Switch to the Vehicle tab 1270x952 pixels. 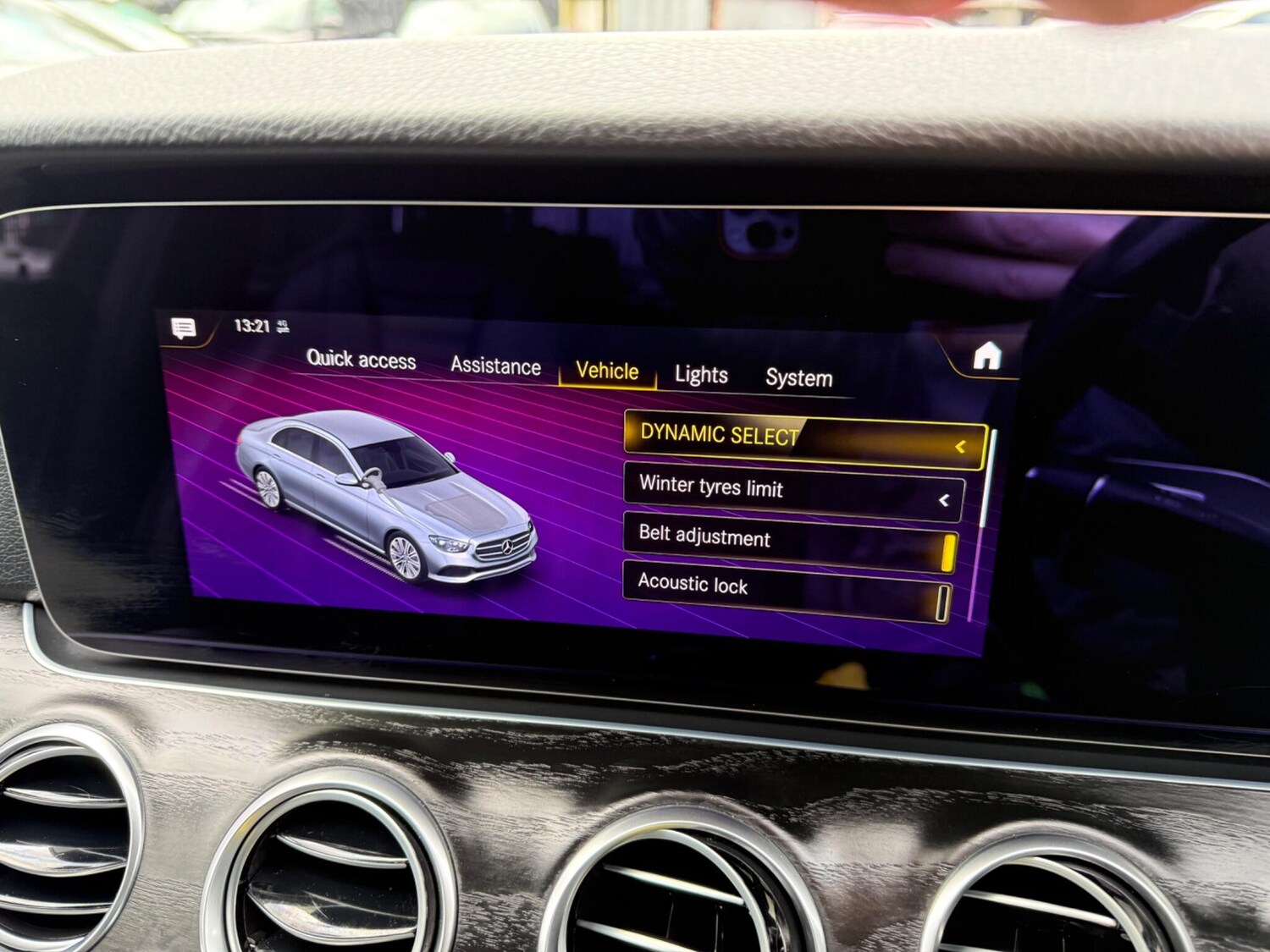coord(606,371)
